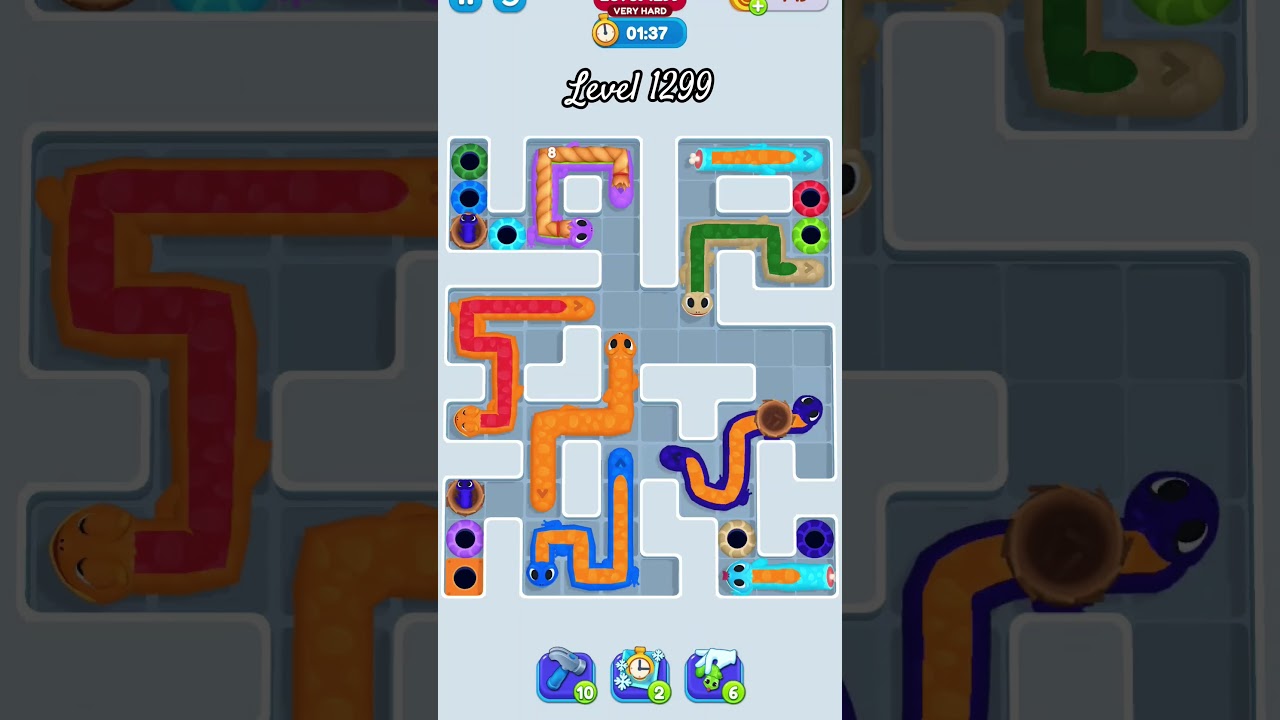Click the gold coin stack icon
The width and height of the screenshot is (1280, 720).
click(742, 6)
